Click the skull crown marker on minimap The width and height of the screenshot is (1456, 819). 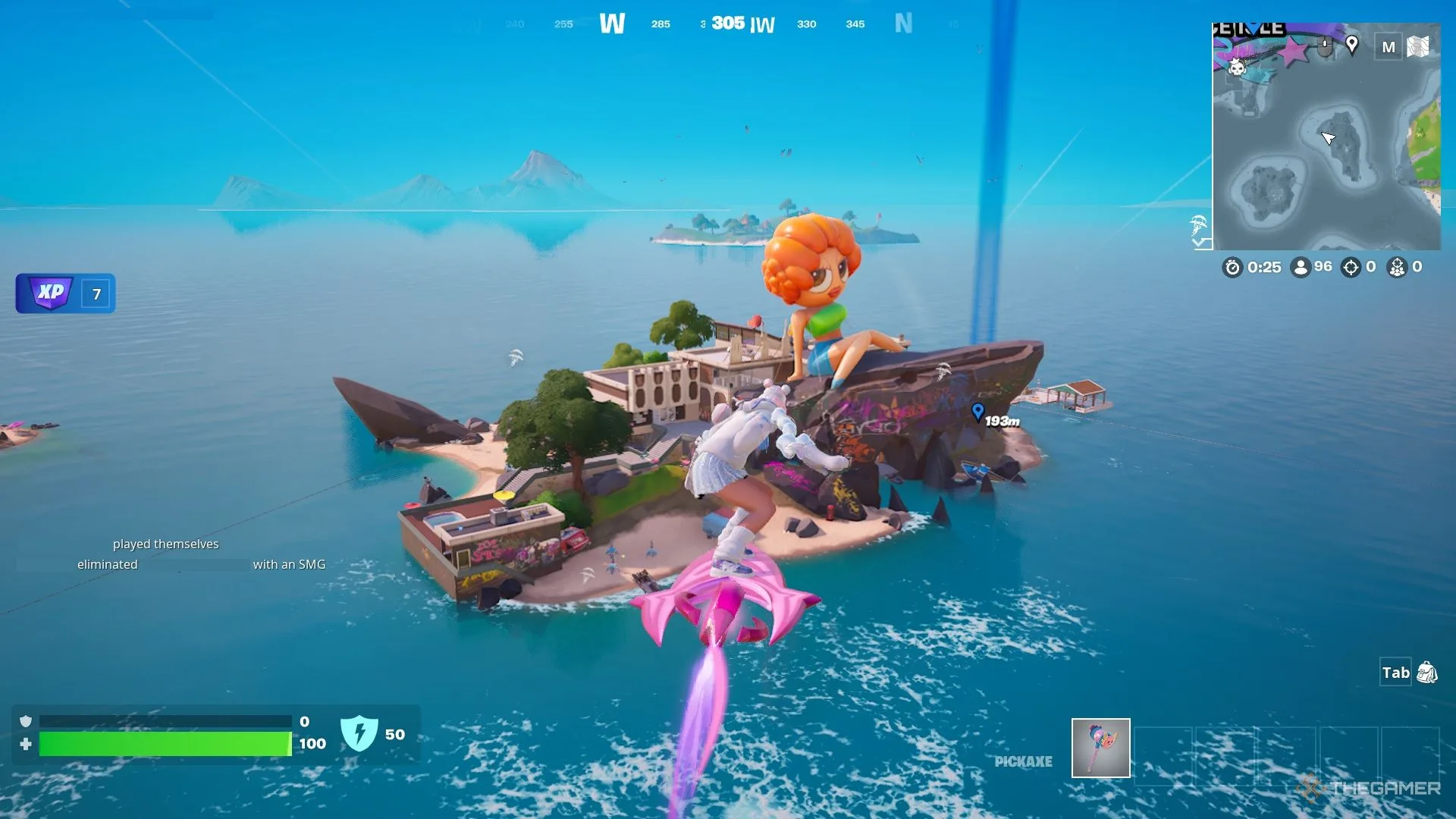click(1237, 67)
